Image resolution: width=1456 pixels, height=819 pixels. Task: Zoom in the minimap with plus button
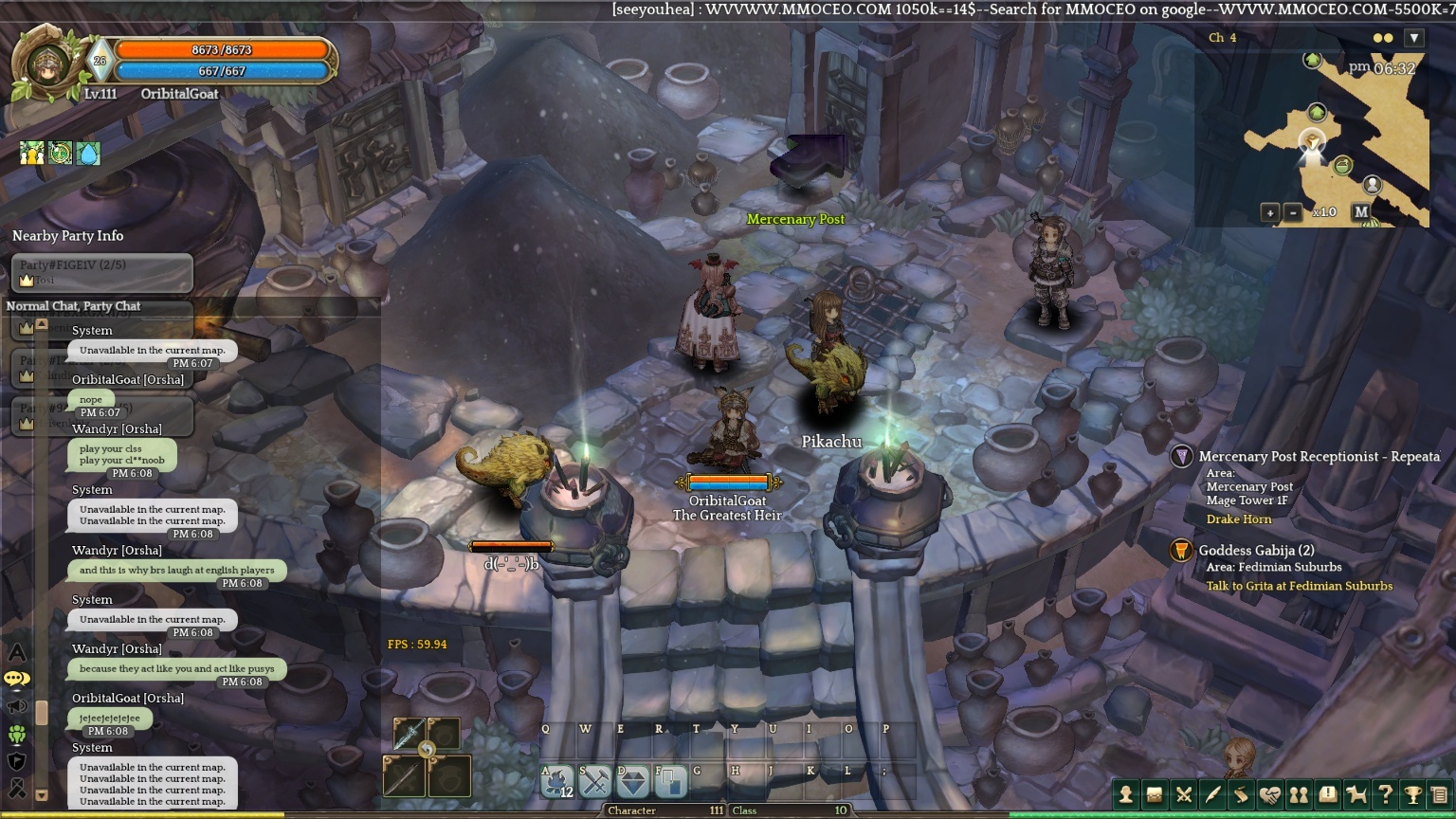pos(1270,212)
